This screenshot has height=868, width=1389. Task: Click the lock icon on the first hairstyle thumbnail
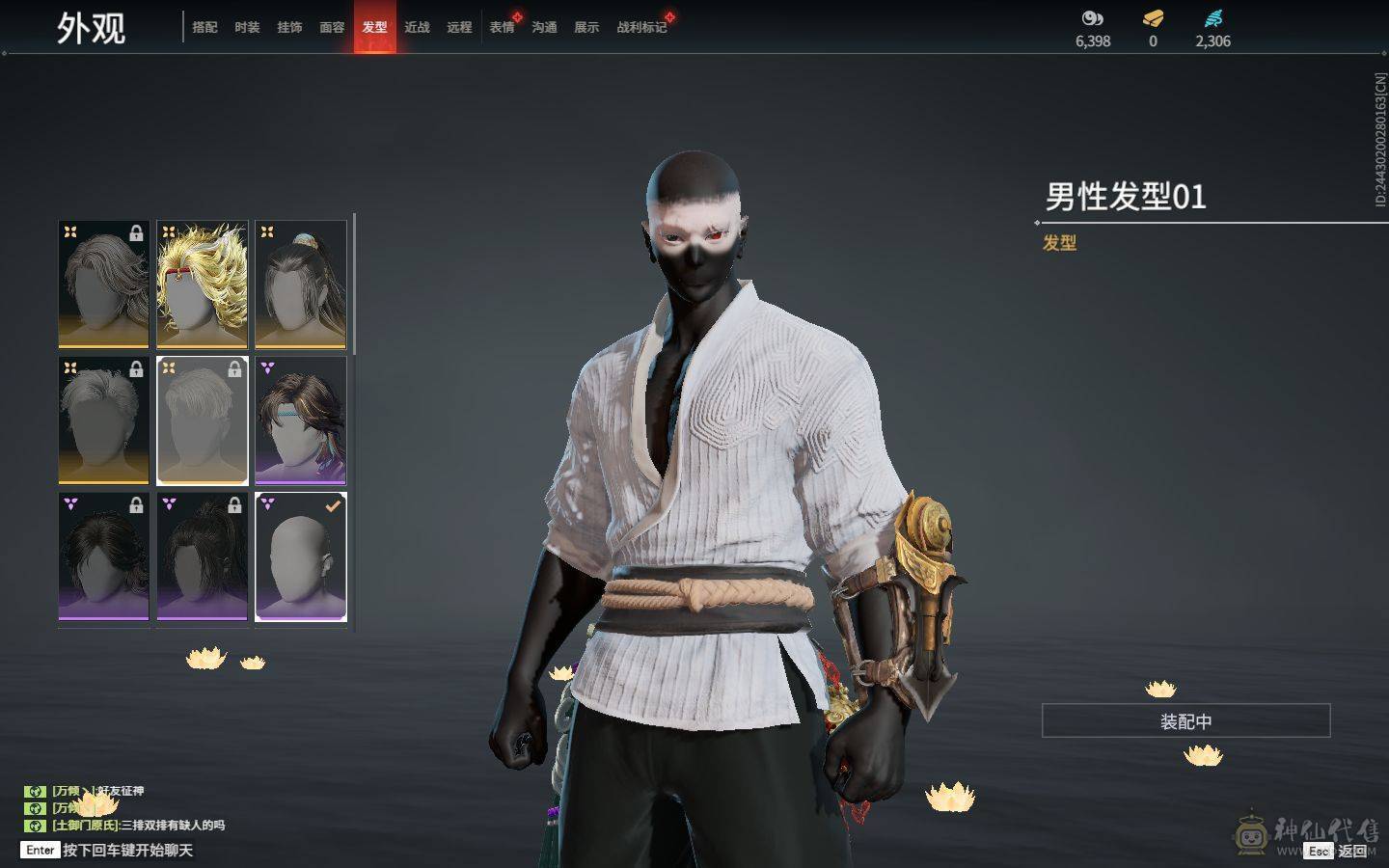pos(138,231)
